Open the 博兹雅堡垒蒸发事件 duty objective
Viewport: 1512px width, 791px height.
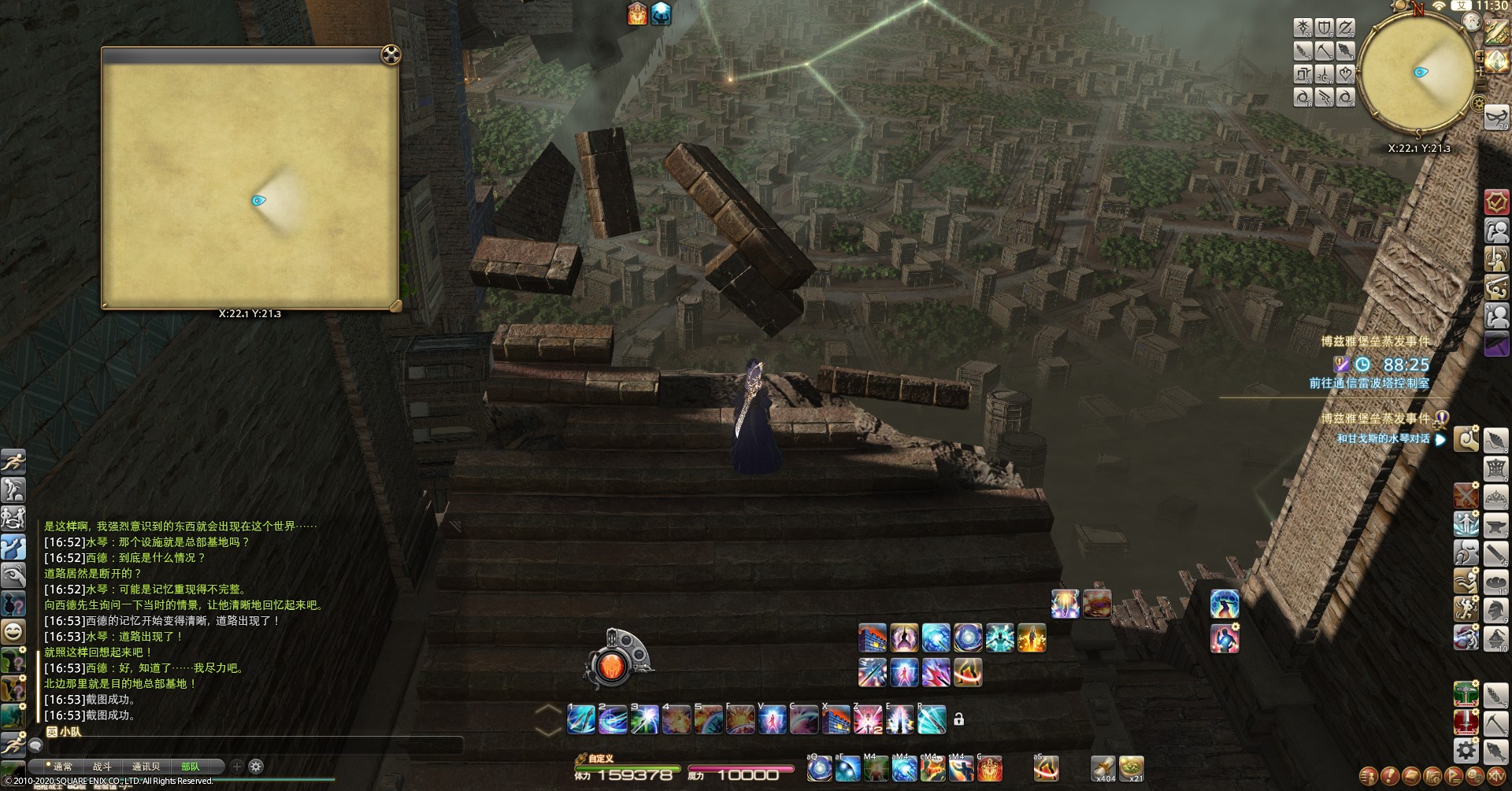tap(1375, 342)
